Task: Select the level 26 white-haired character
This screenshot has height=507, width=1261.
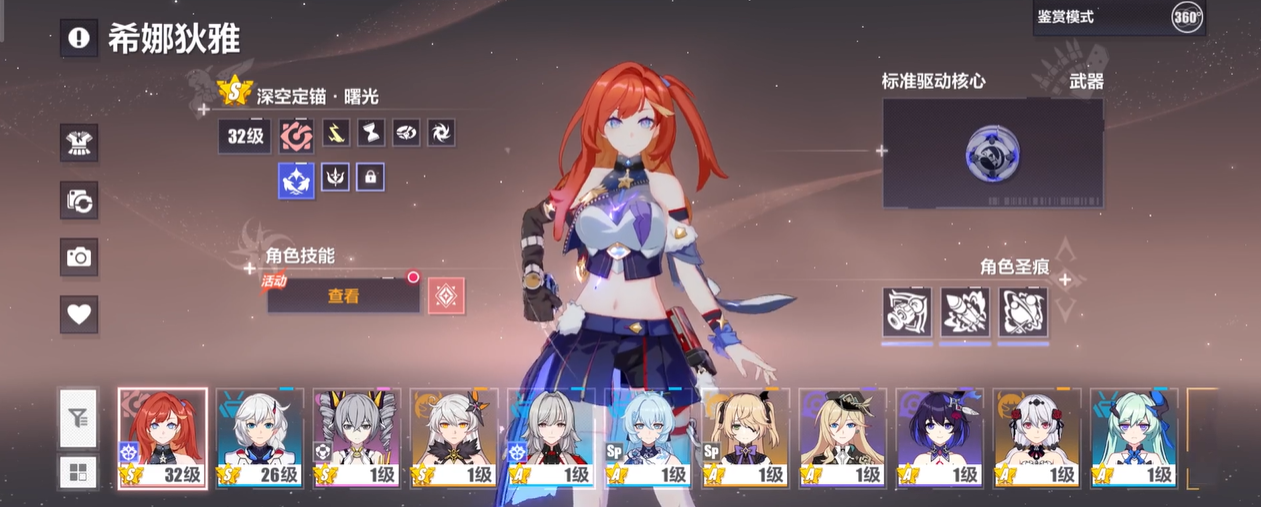Action: tap(260, 438)
